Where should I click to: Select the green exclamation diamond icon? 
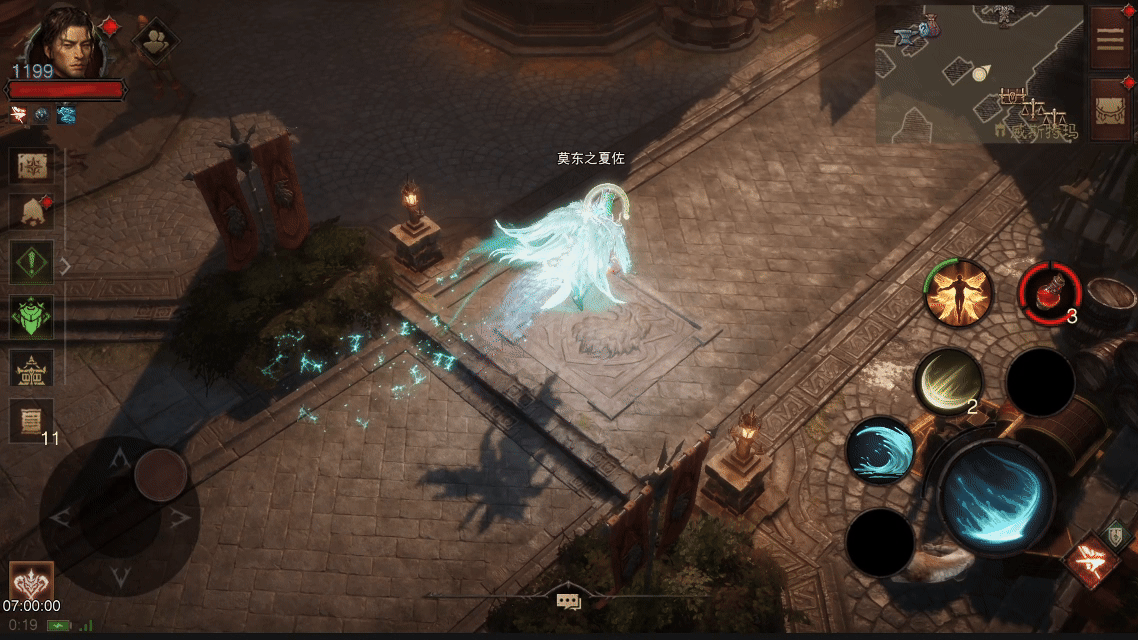(x=31, y=264)
